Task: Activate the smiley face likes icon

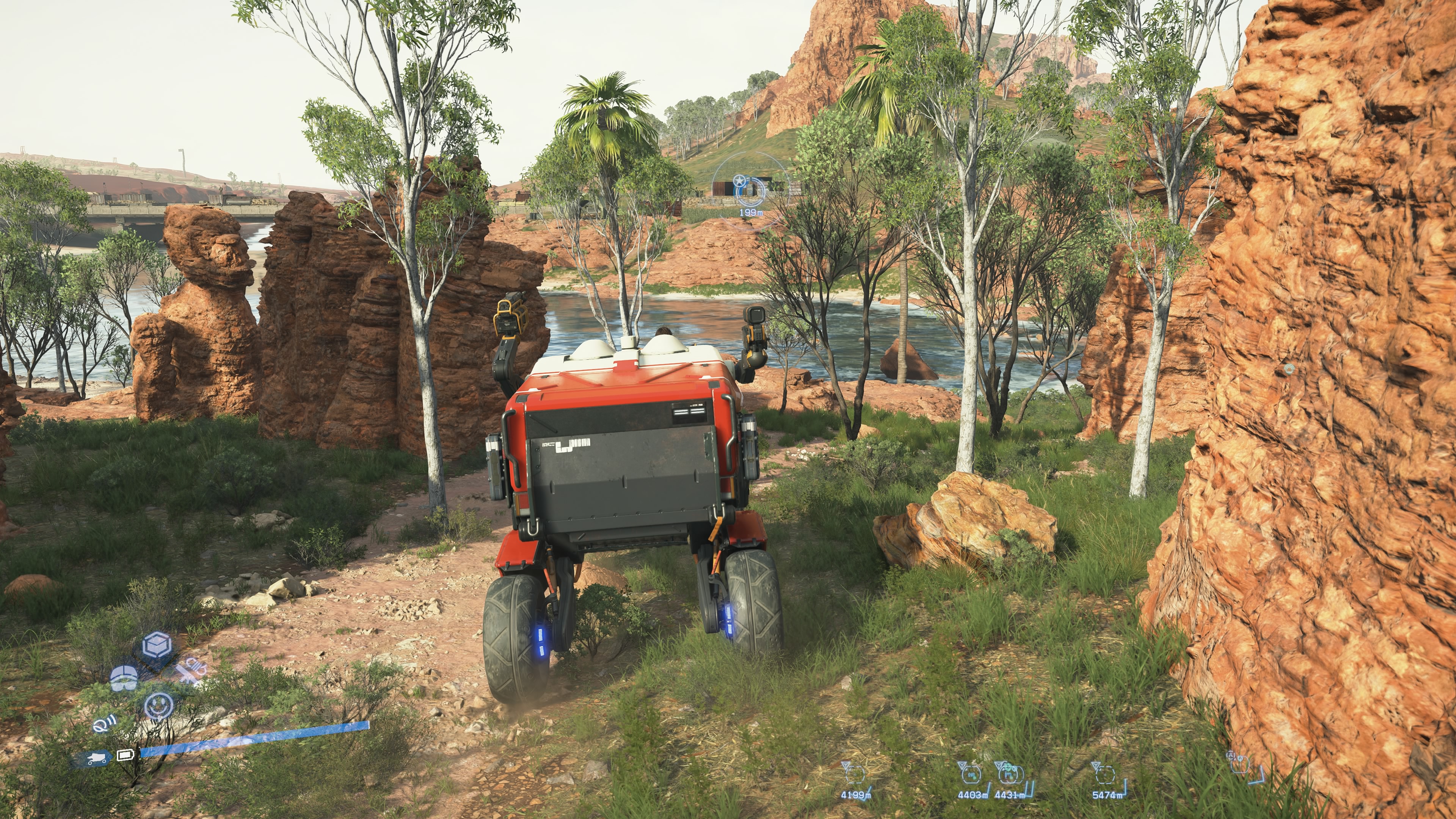Action: tap(158, 705)
